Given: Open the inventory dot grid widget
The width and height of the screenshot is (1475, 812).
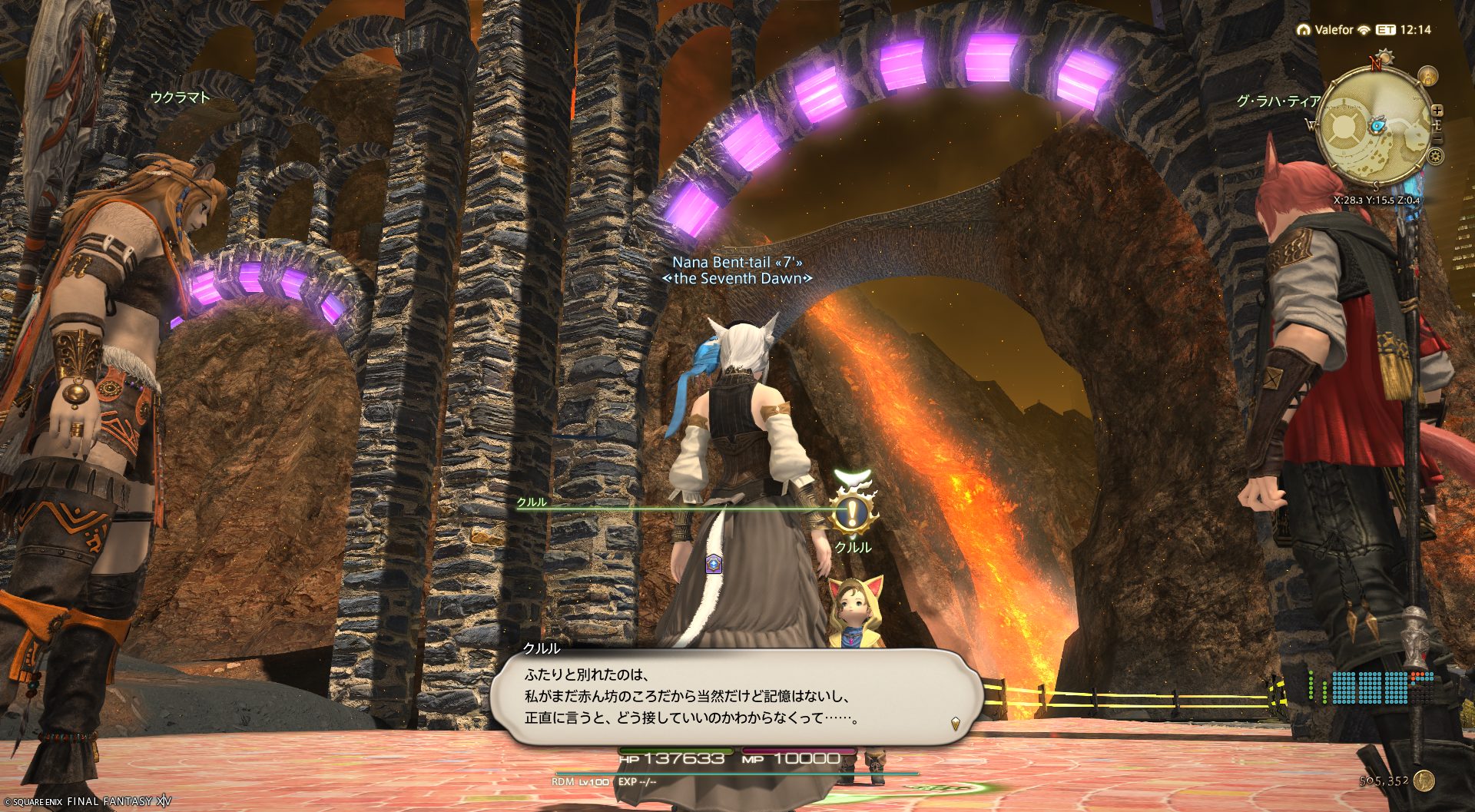Looking at the screenshot, I should [1372, 688].
